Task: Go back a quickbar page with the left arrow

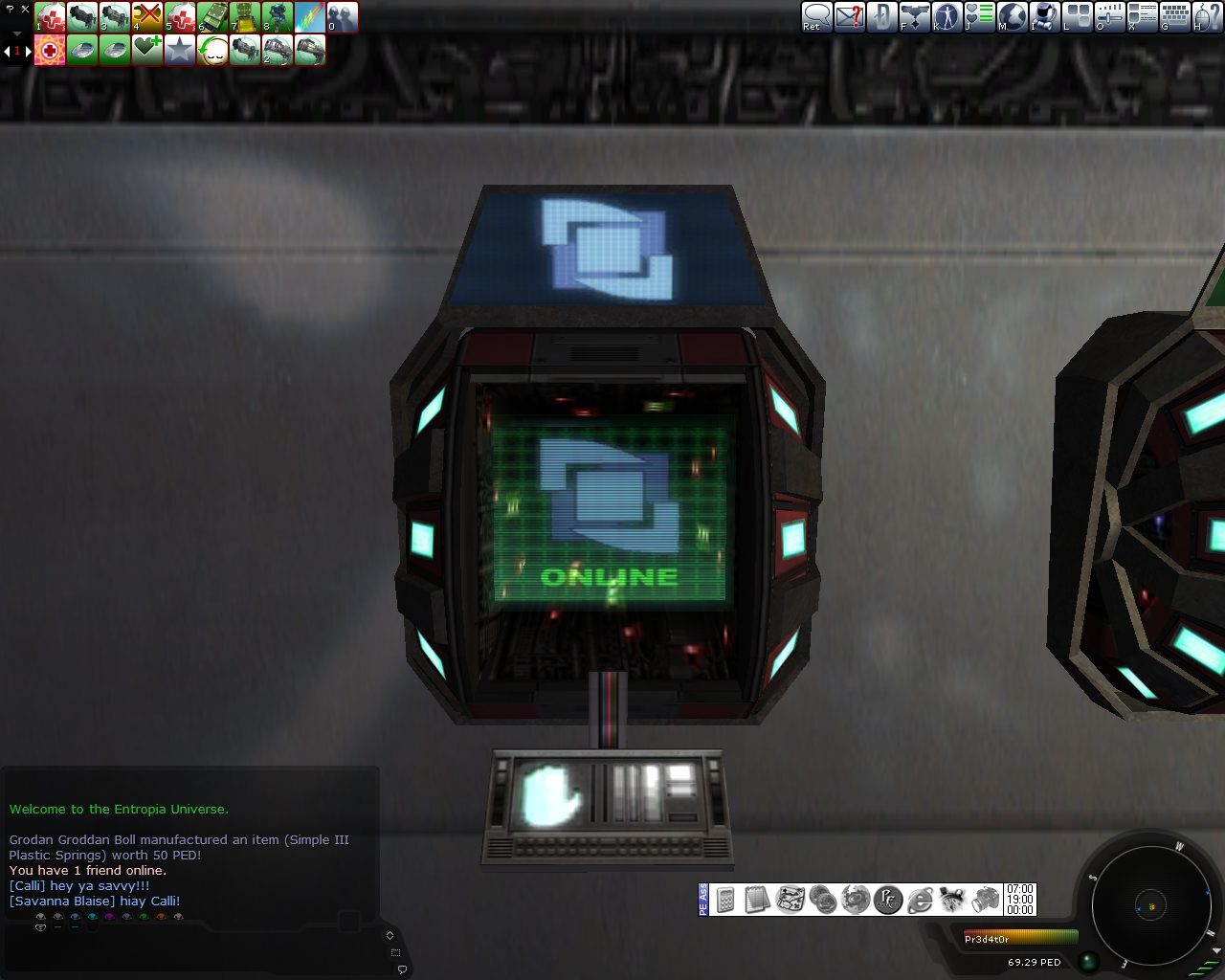Action: click(x=7, y=50)
